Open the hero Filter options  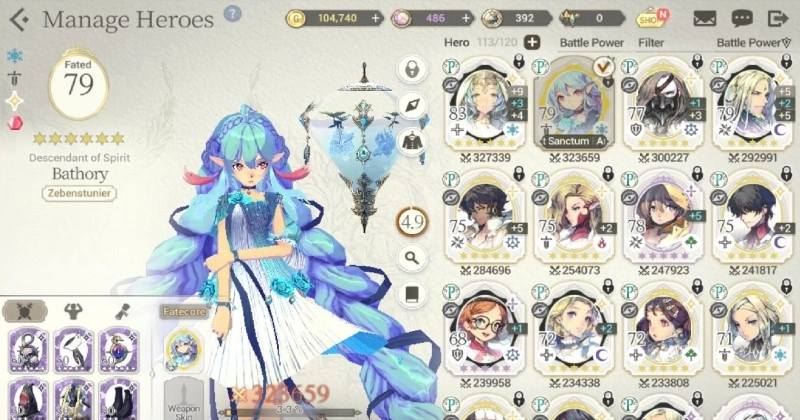pos(651,43)
